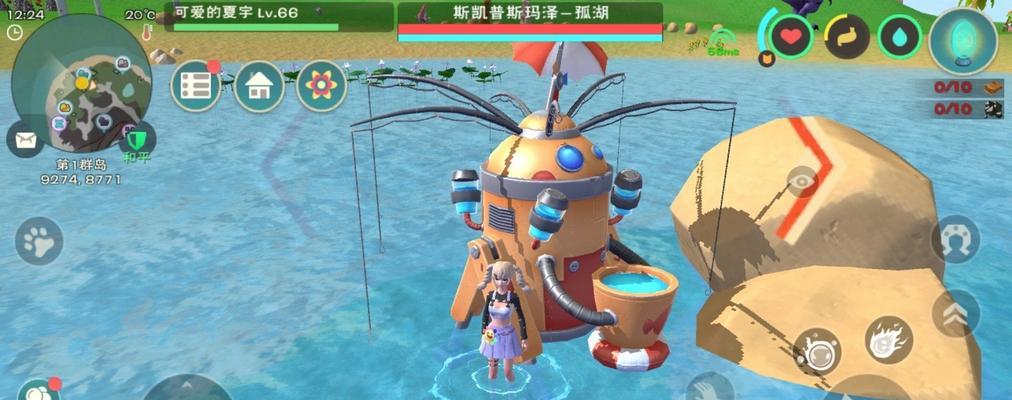Use the flaming fireball attack skill
The width and height of the screenshot is (1012, 400).
pos(888,340)
